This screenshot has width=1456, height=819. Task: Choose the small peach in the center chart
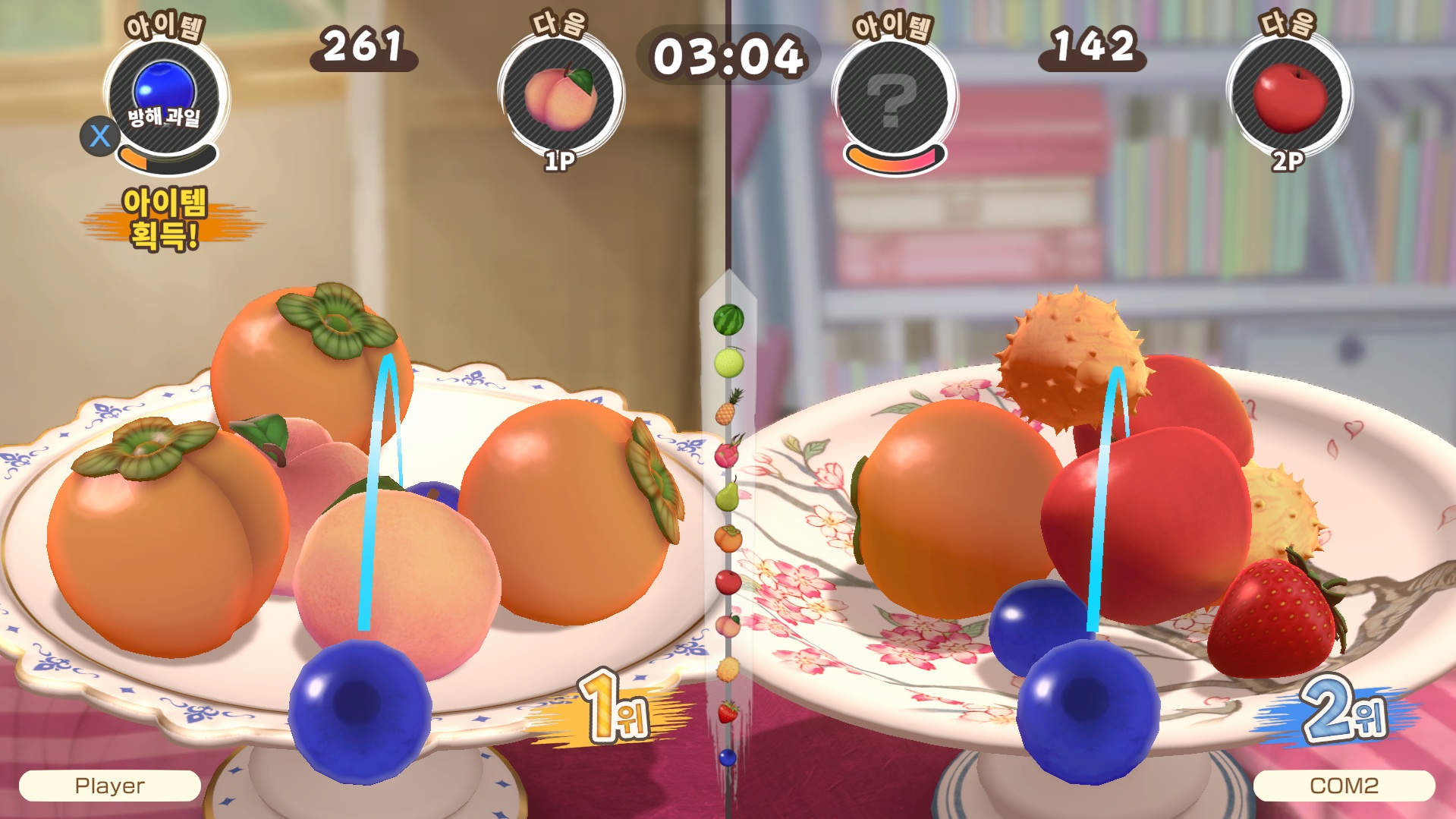pos(728,626)
